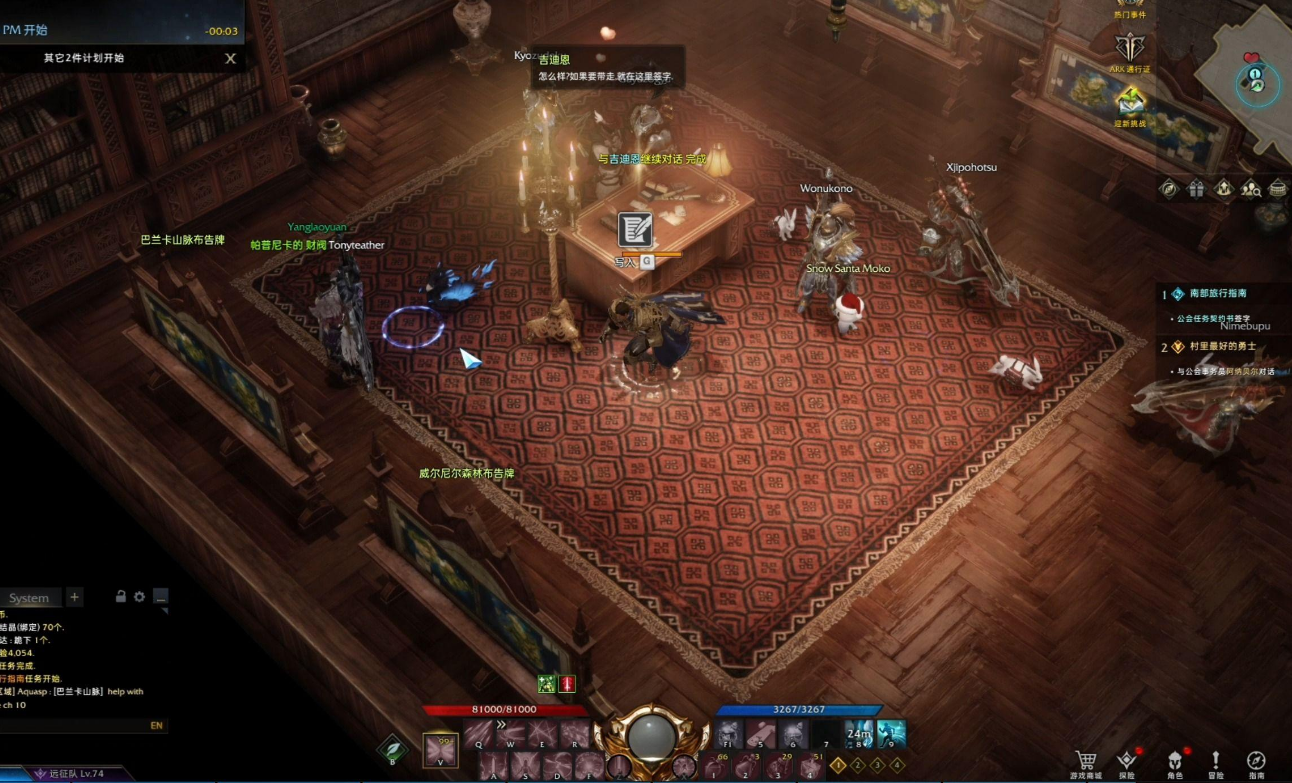Open the 迎新挑战 welcome challenge icon
This screenshot has width=1292, height=783.
(x=1130, y=102)
